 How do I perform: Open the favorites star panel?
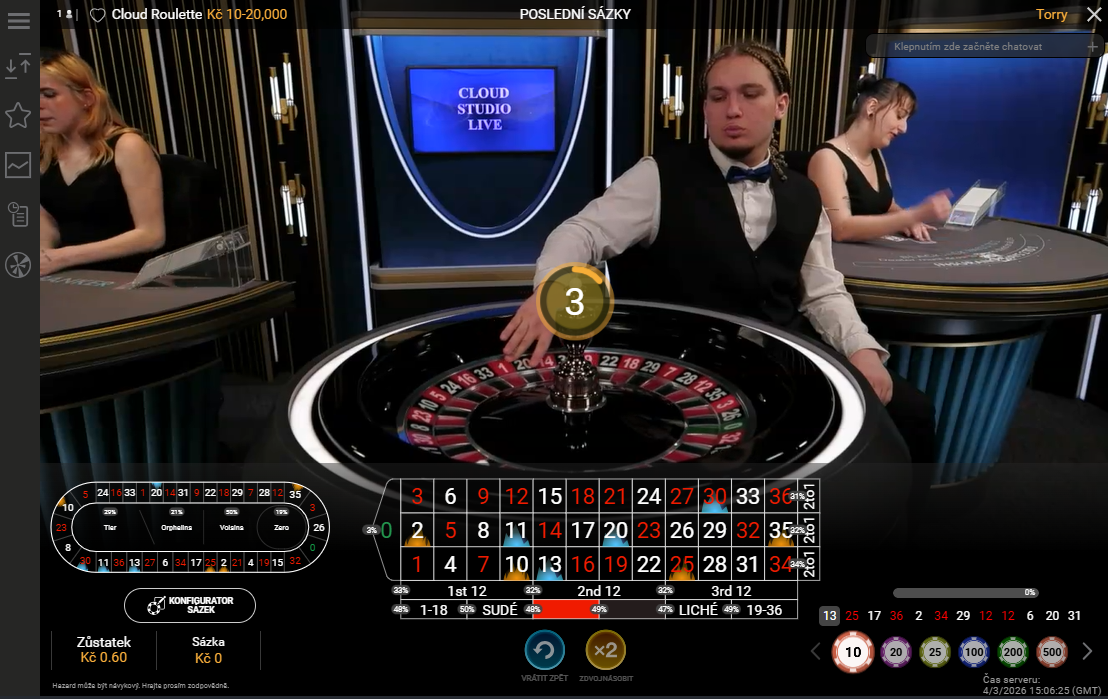click(x=18, y=115)
